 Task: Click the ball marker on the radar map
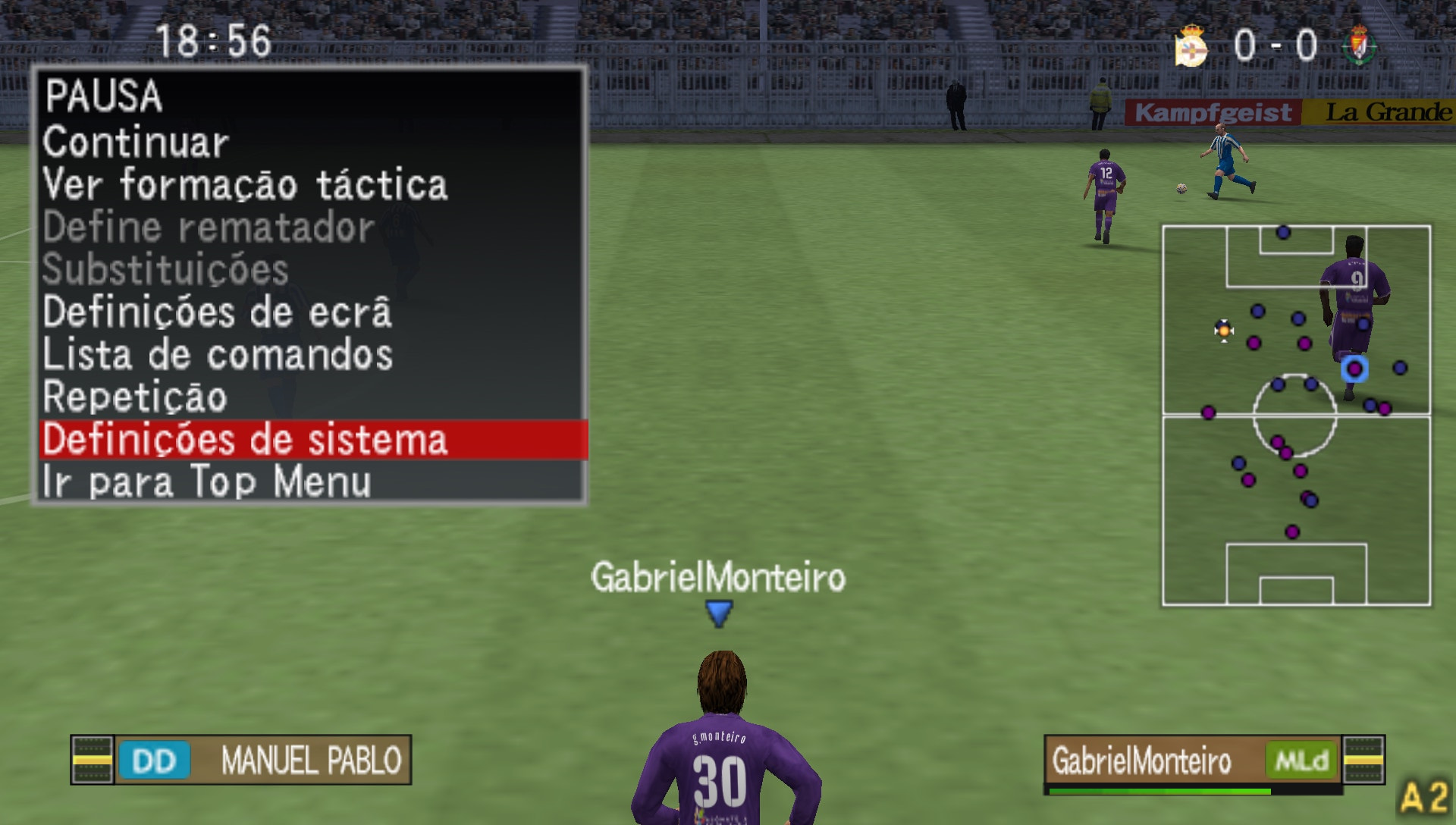(x=1223, y=330)
